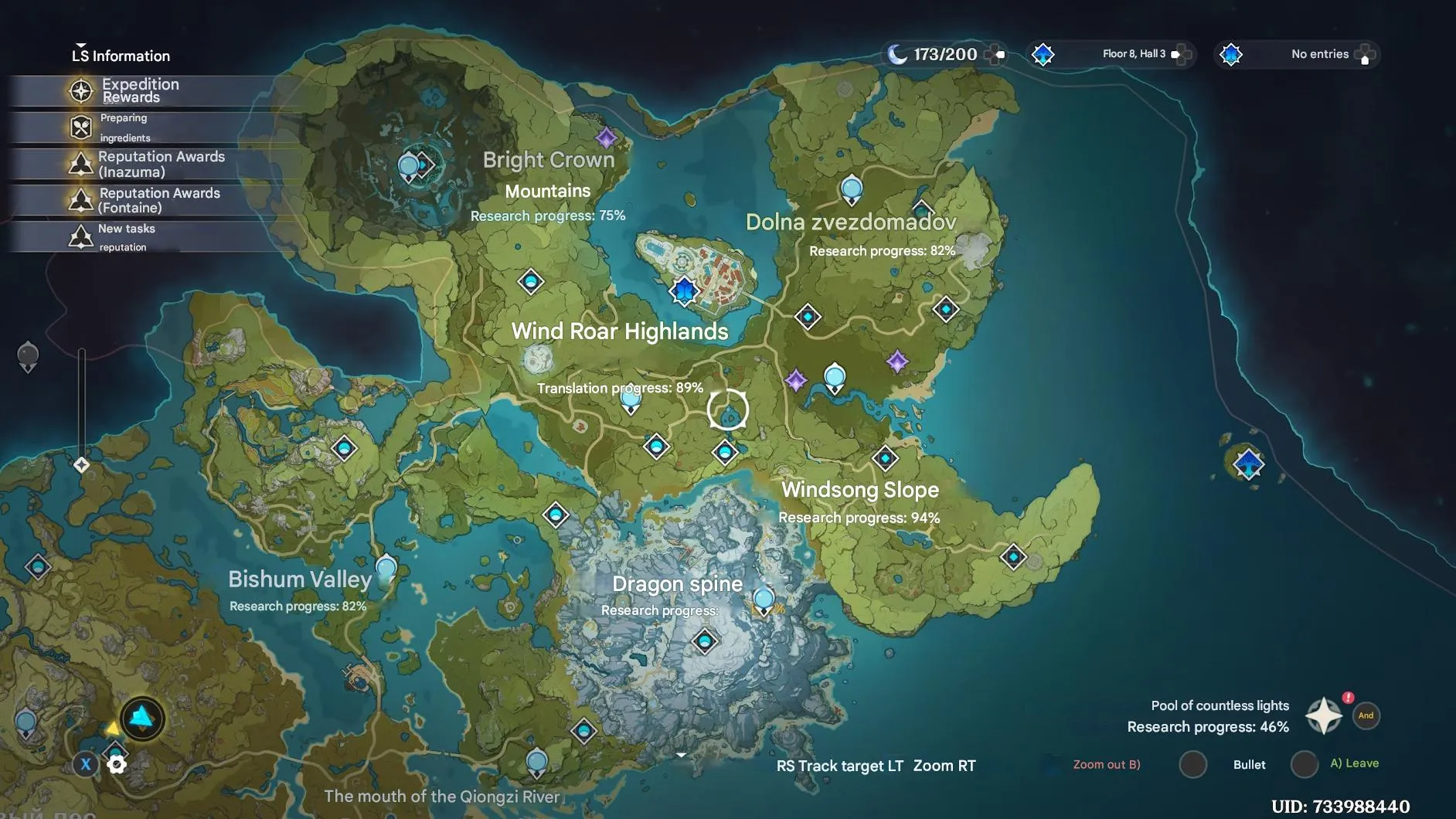This screenshot has width=1456, height=819.
Task: Select the domain marker on the far east islet
Action: click(x=1249, y=464)
